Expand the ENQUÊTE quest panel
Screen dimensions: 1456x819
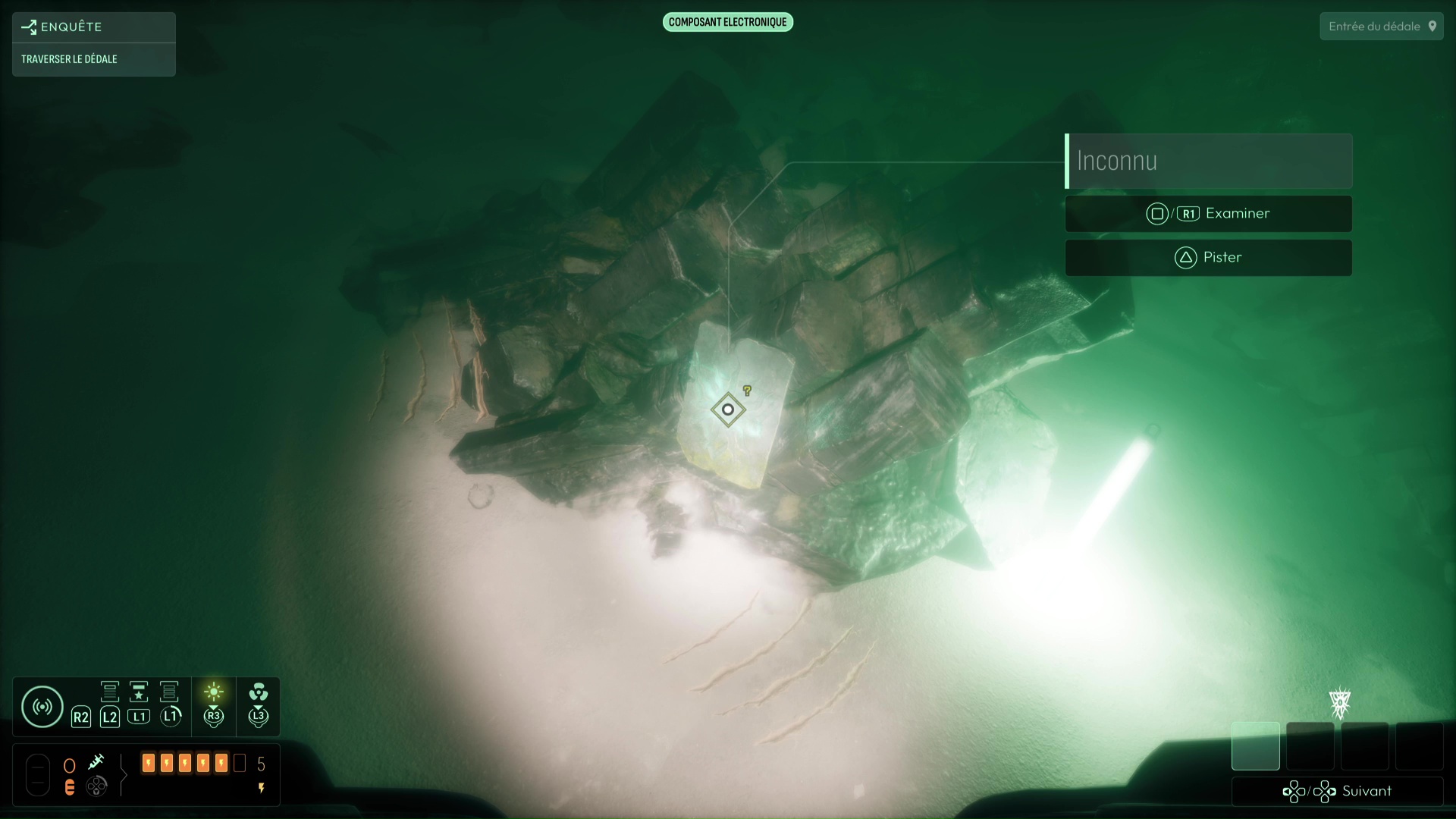click(72, 27)
